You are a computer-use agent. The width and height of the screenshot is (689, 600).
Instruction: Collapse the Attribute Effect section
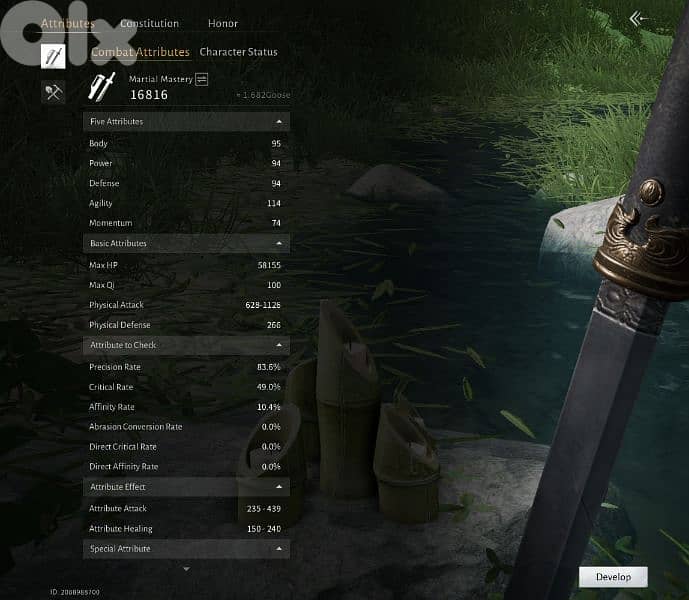point(278,488)
